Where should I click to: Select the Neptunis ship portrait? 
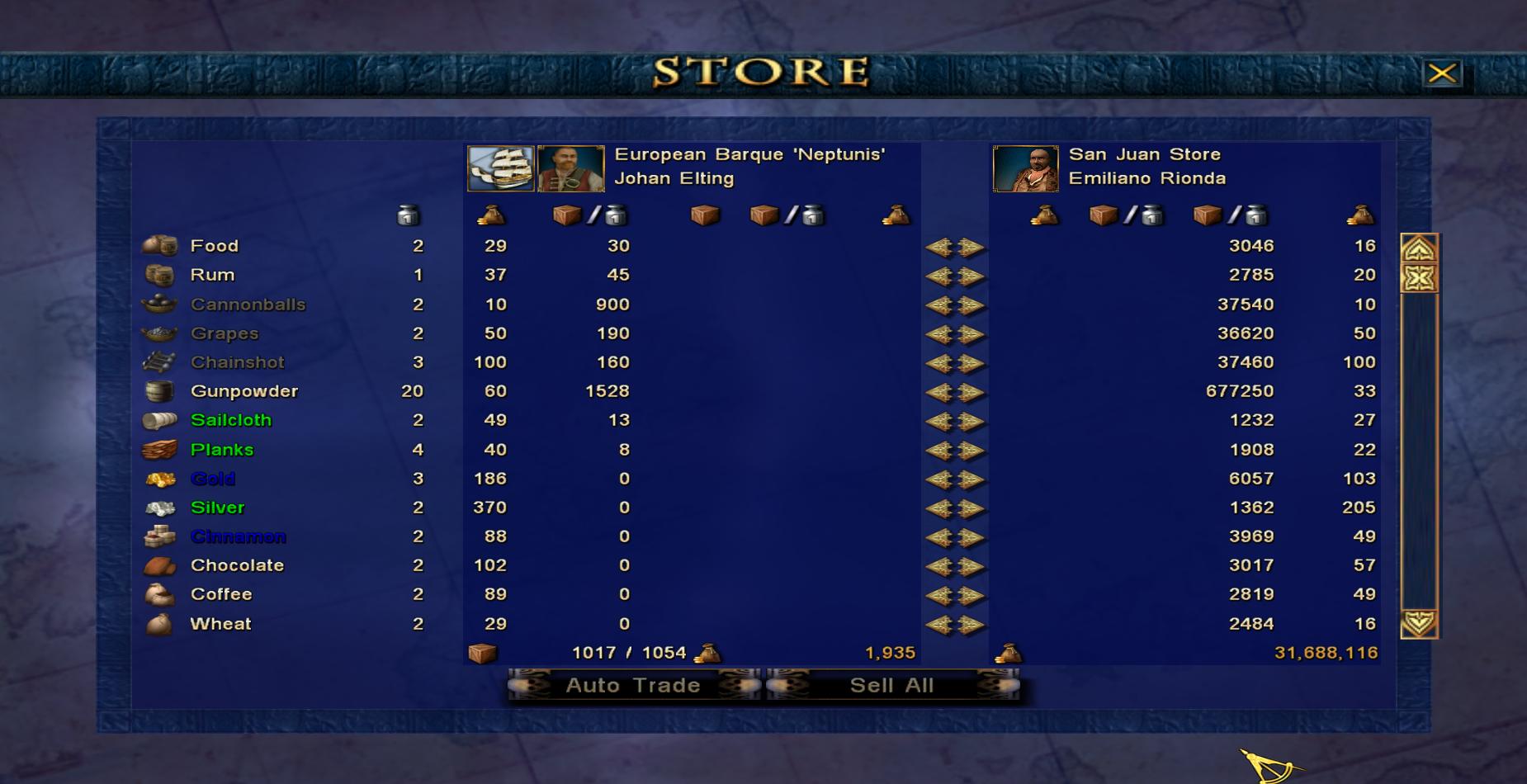point(500,168)
